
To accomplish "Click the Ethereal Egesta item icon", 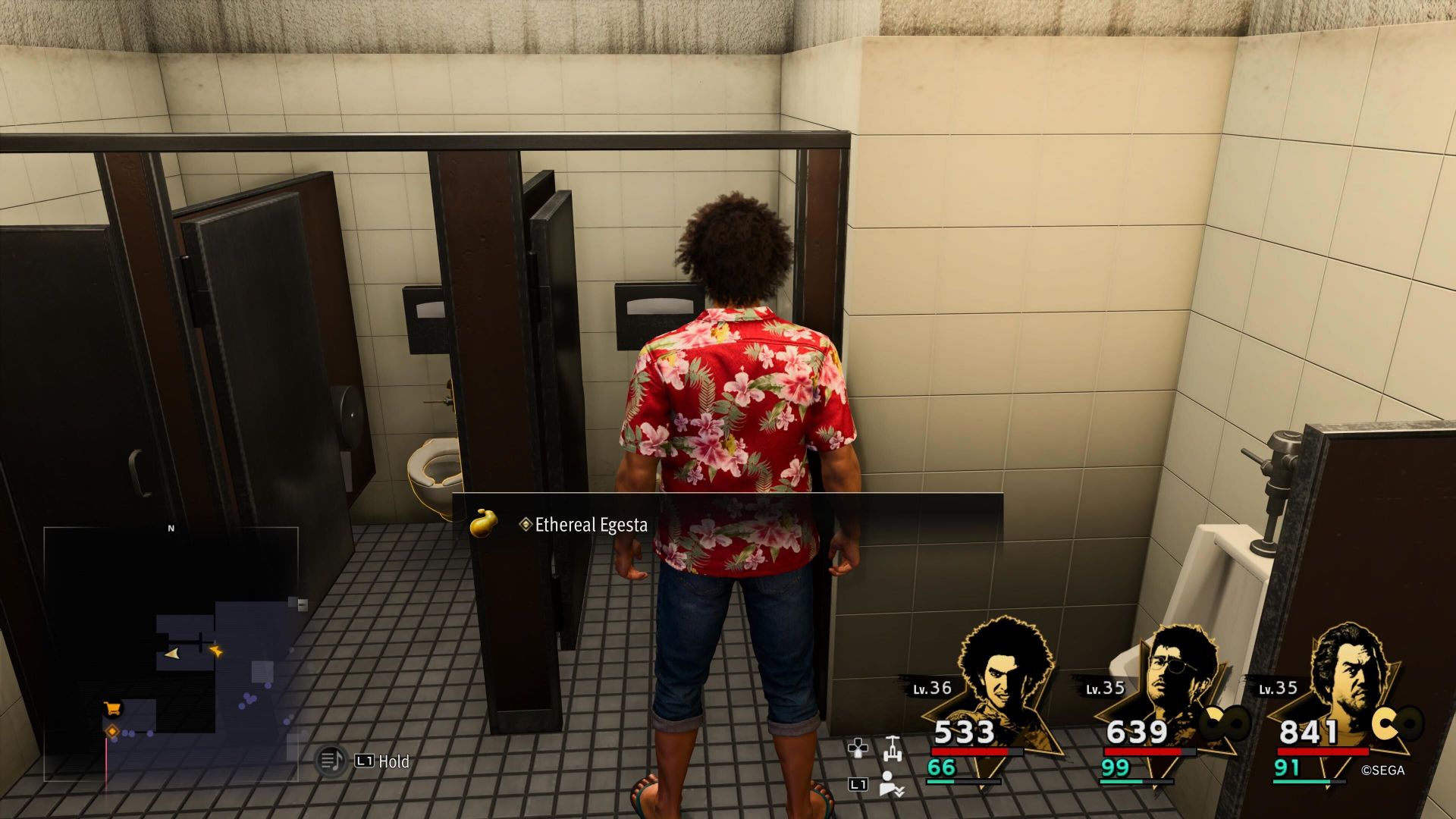I will click(x=485, y=524).
